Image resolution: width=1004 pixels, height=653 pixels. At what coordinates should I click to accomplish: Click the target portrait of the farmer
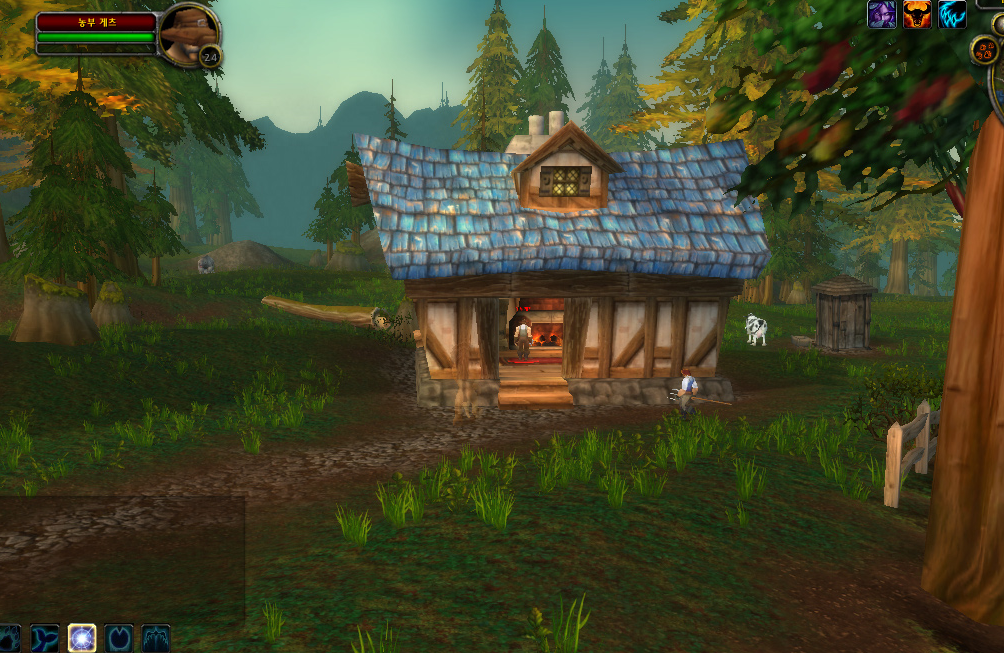point(186,33)
